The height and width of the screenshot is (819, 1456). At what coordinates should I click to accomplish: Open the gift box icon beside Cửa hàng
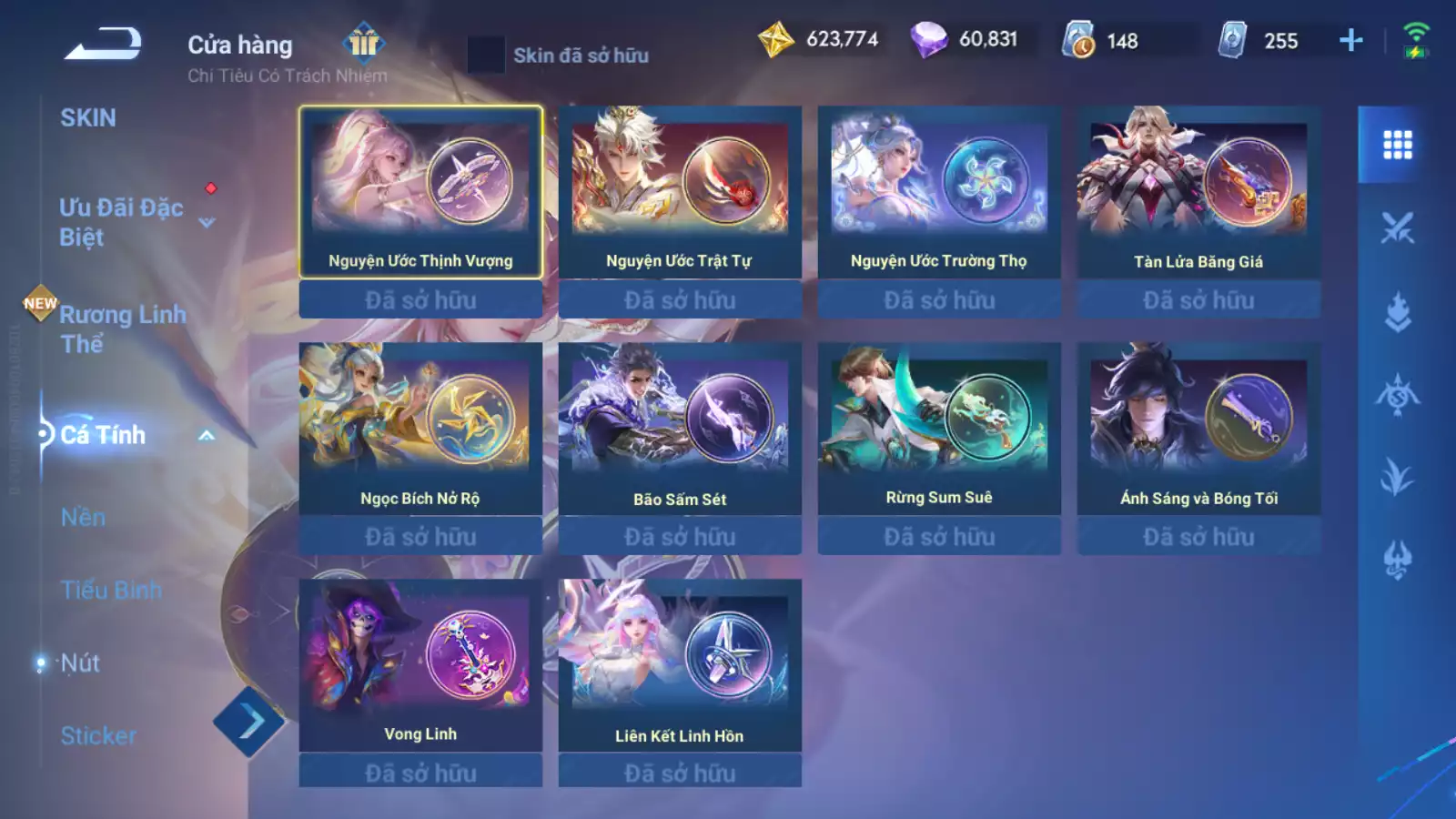(x=364, y=42)
